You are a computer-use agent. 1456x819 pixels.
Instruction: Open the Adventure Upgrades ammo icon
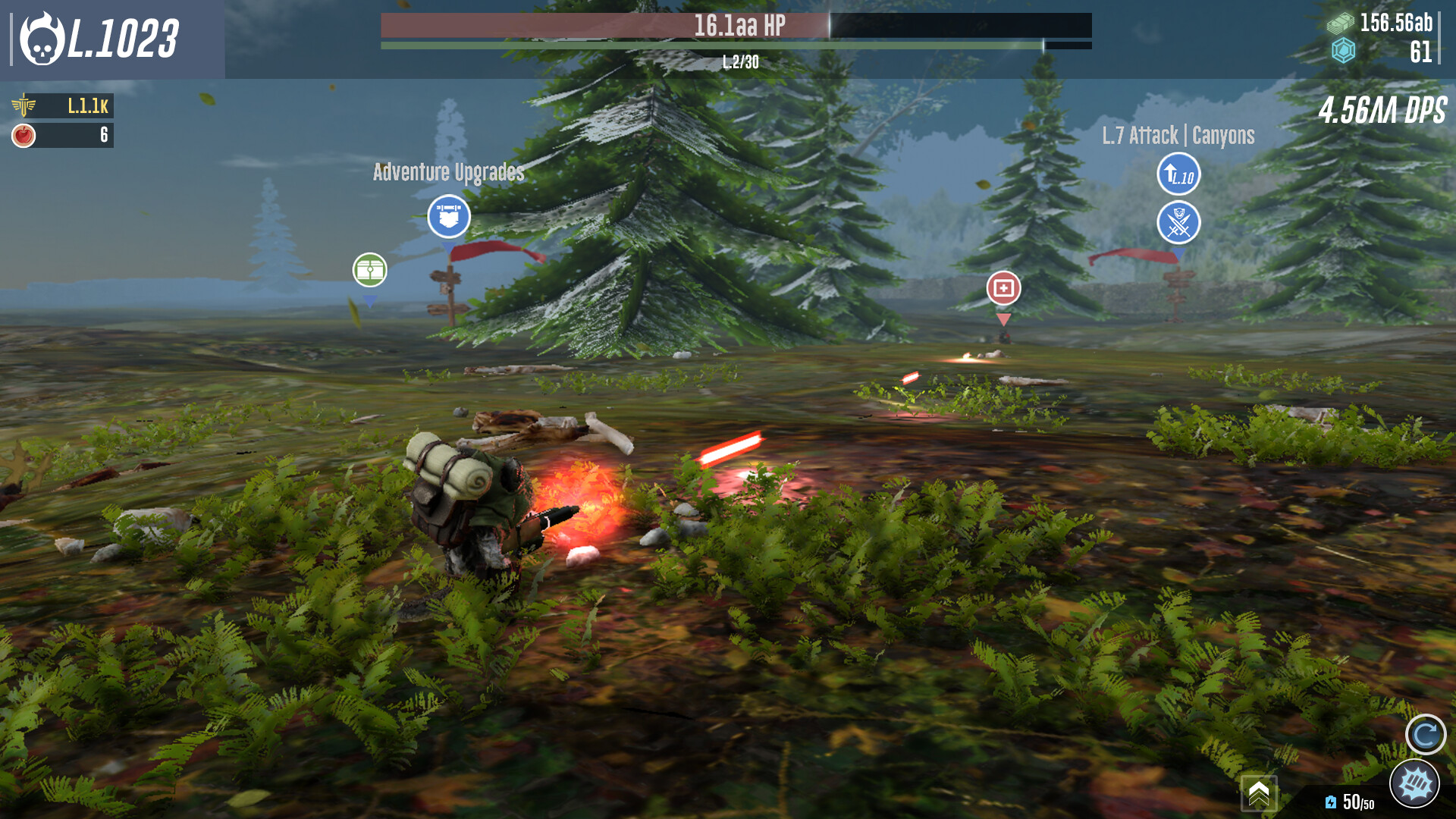[x=449, y=216]
